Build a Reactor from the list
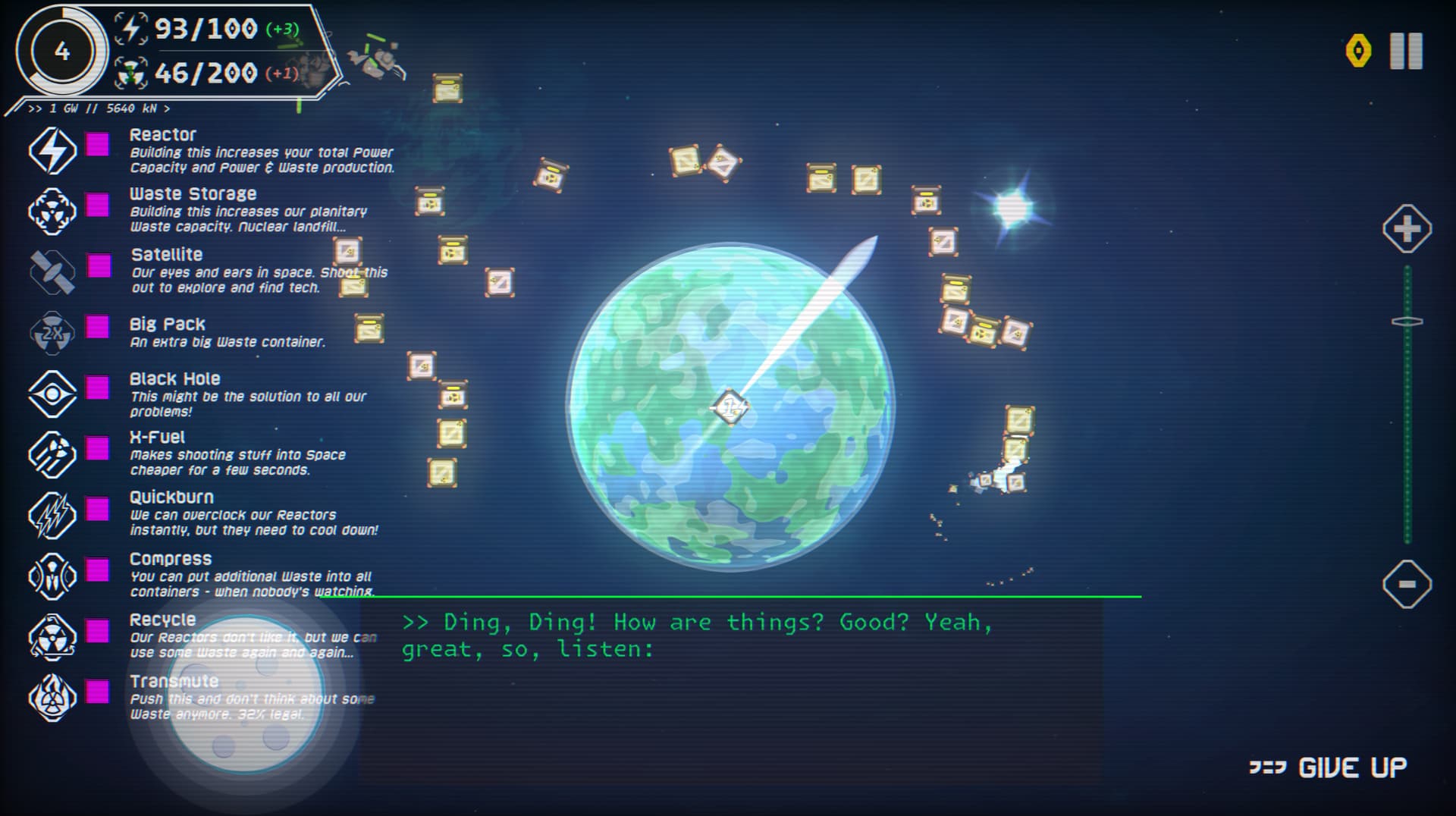This screenshot has height=816, width=1456. (x=52, y=150)
